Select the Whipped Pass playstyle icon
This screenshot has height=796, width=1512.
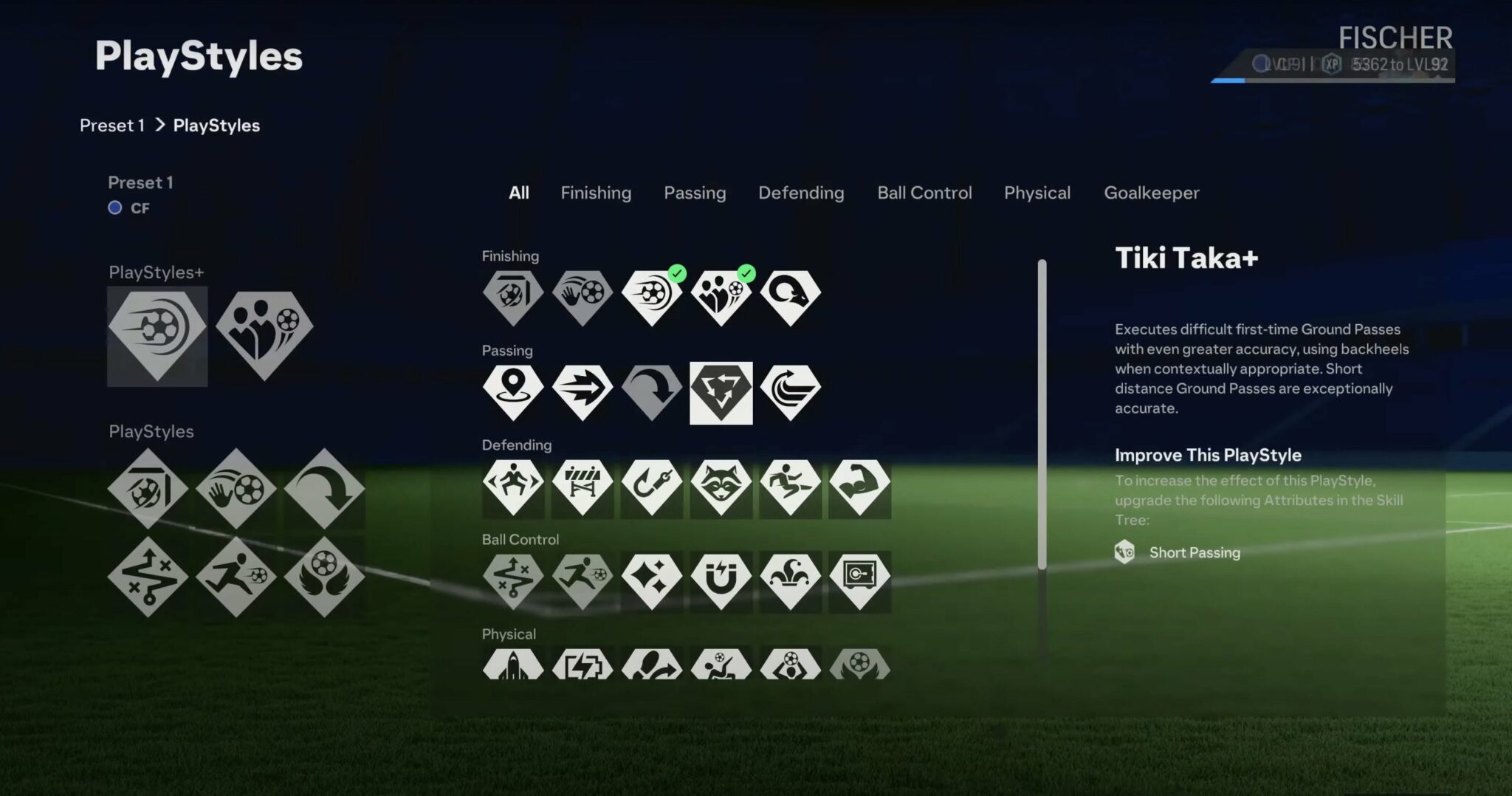point(790,390)
